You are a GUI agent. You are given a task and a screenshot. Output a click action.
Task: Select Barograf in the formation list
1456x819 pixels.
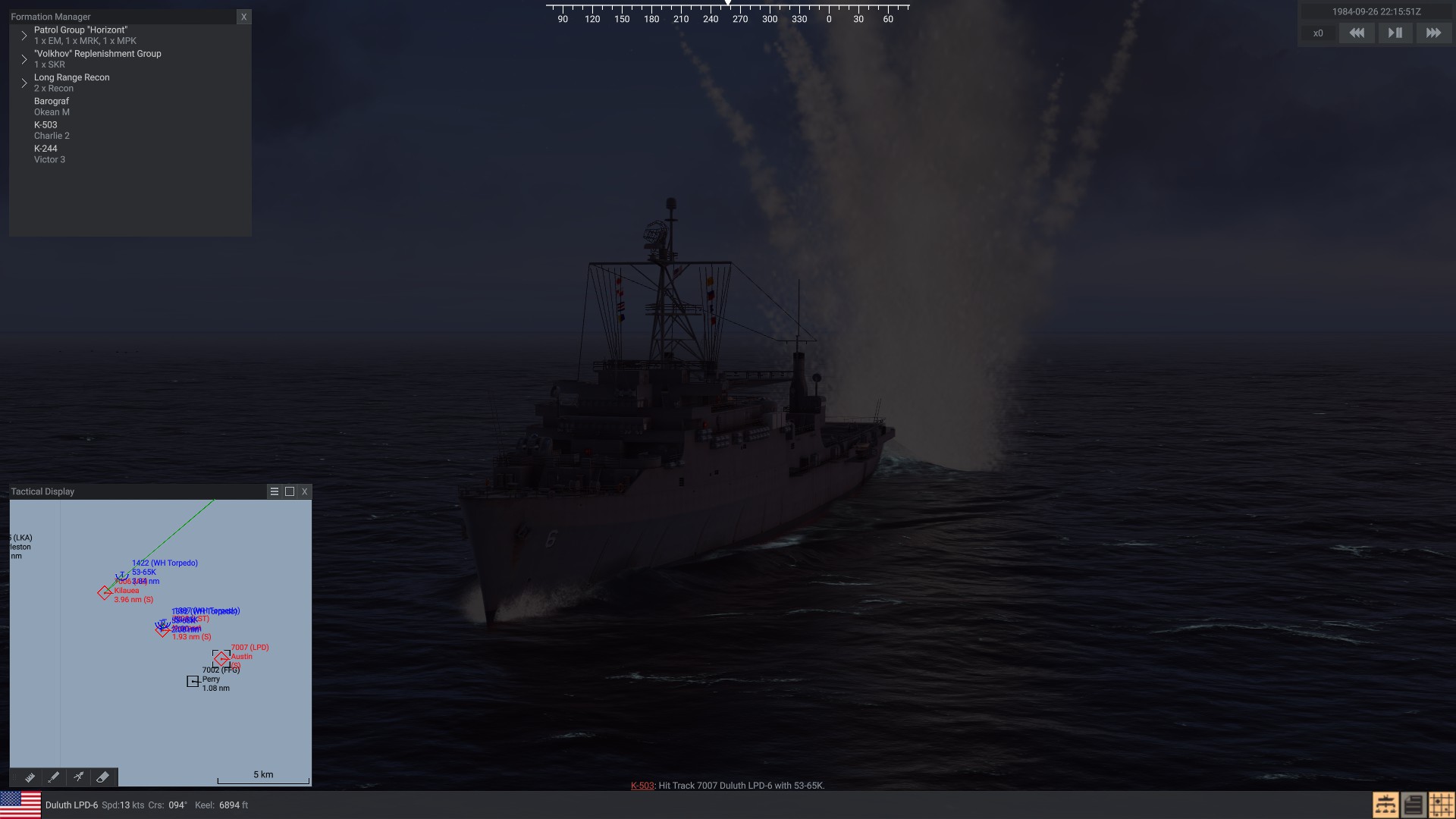52,106
